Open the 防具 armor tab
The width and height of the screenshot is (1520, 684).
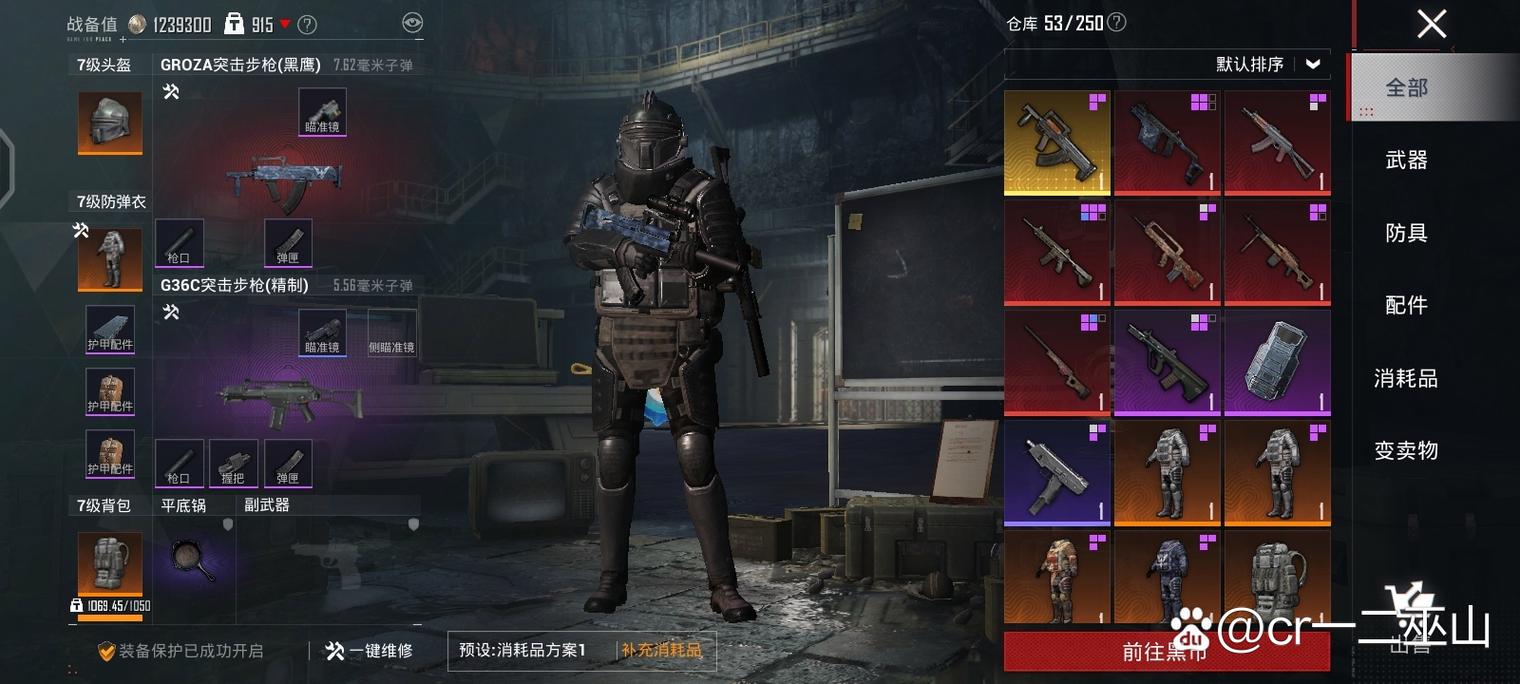(x=1405, y=233)
